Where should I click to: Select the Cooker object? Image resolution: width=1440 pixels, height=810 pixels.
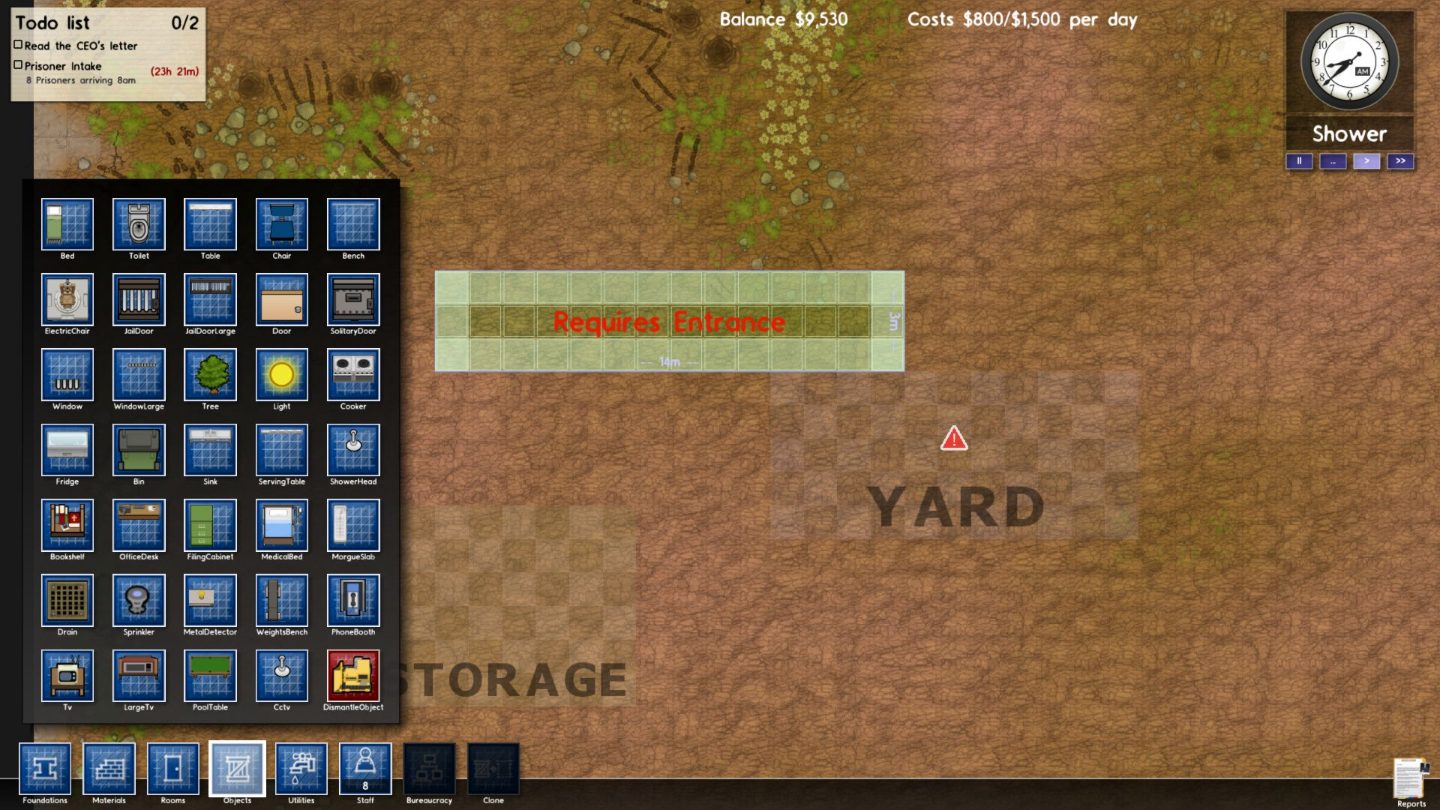353,374
